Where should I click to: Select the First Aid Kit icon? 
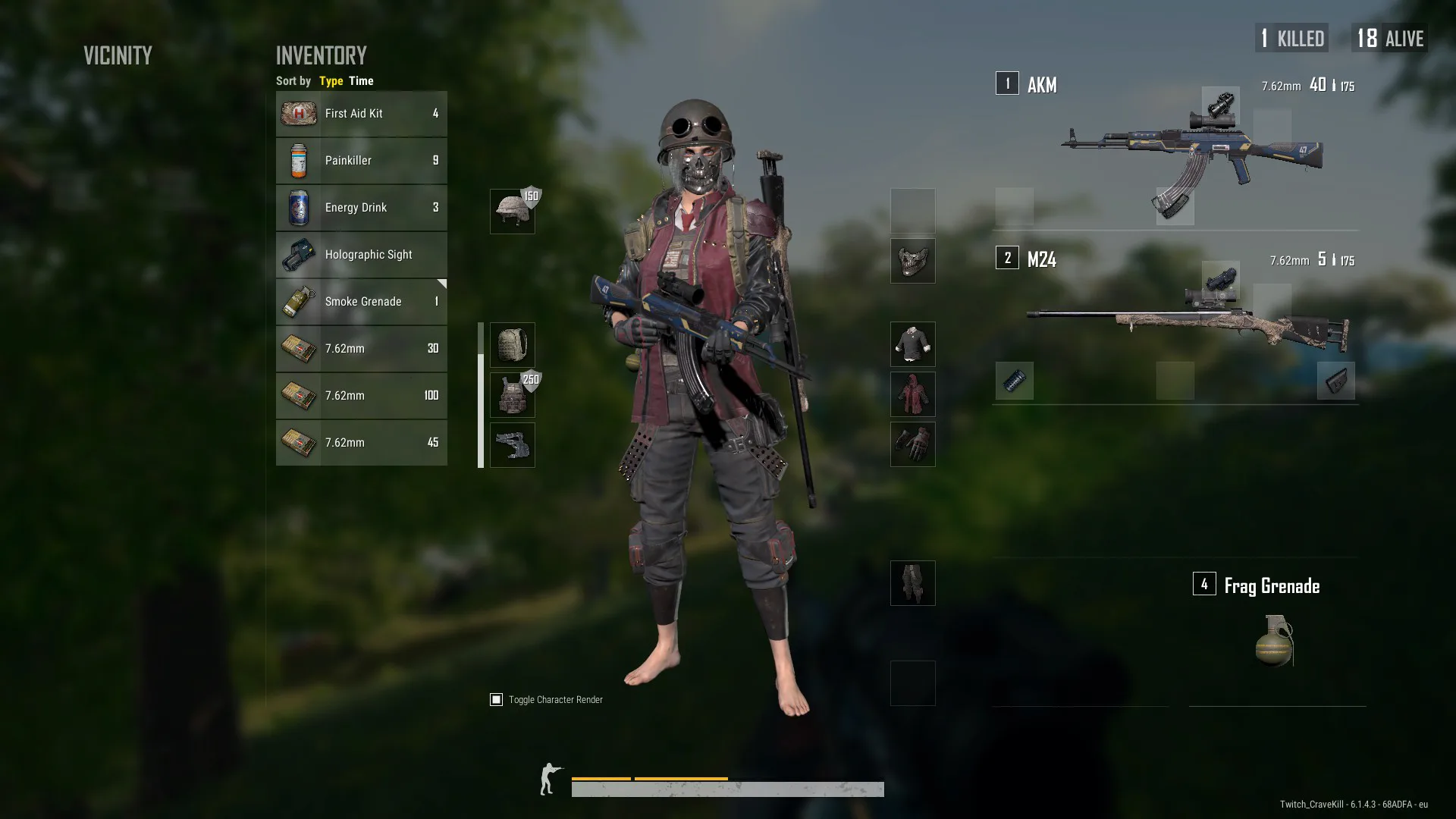[x=299, y=113]
